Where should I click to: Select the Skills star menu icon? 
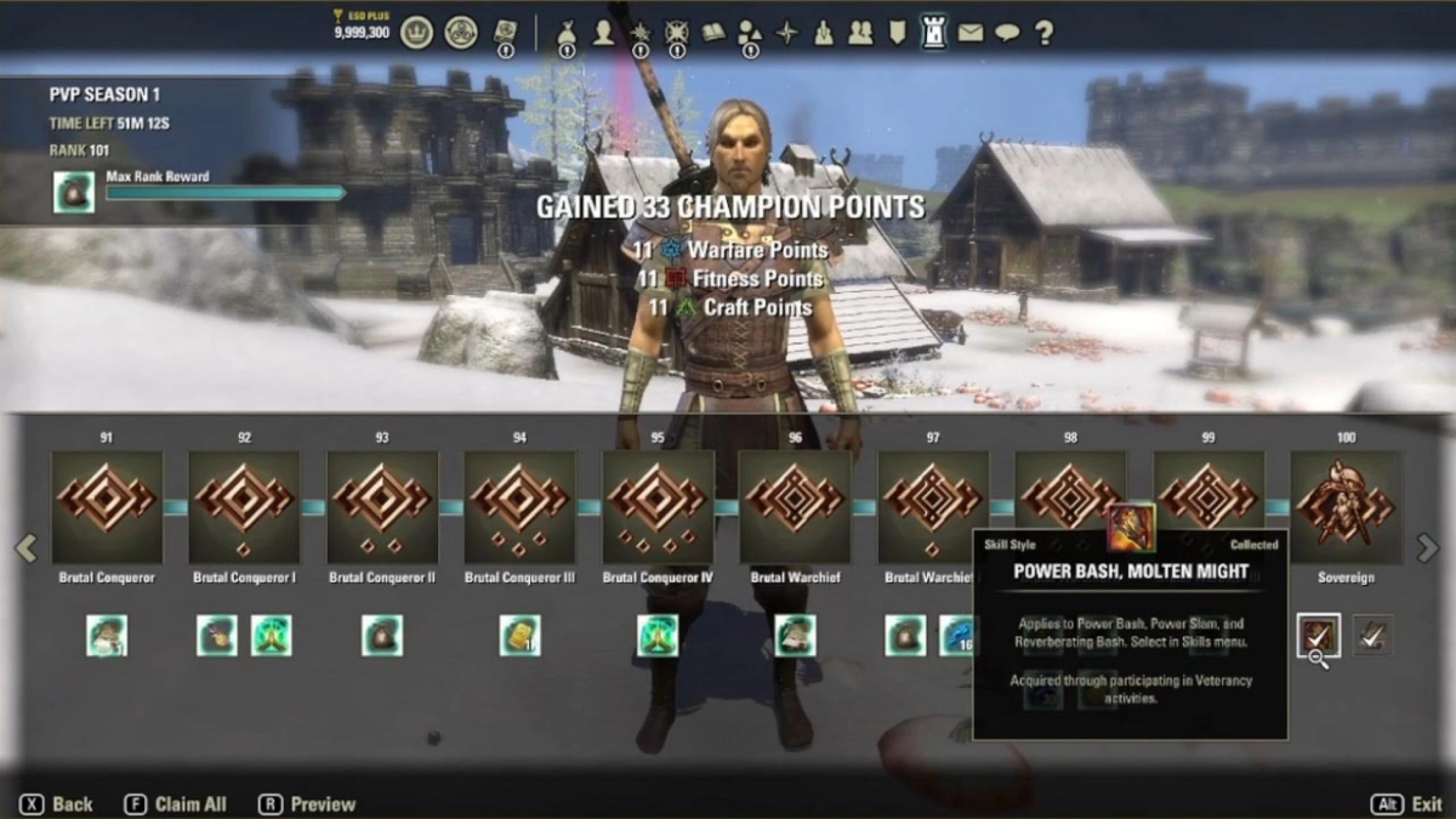point(639,31)
